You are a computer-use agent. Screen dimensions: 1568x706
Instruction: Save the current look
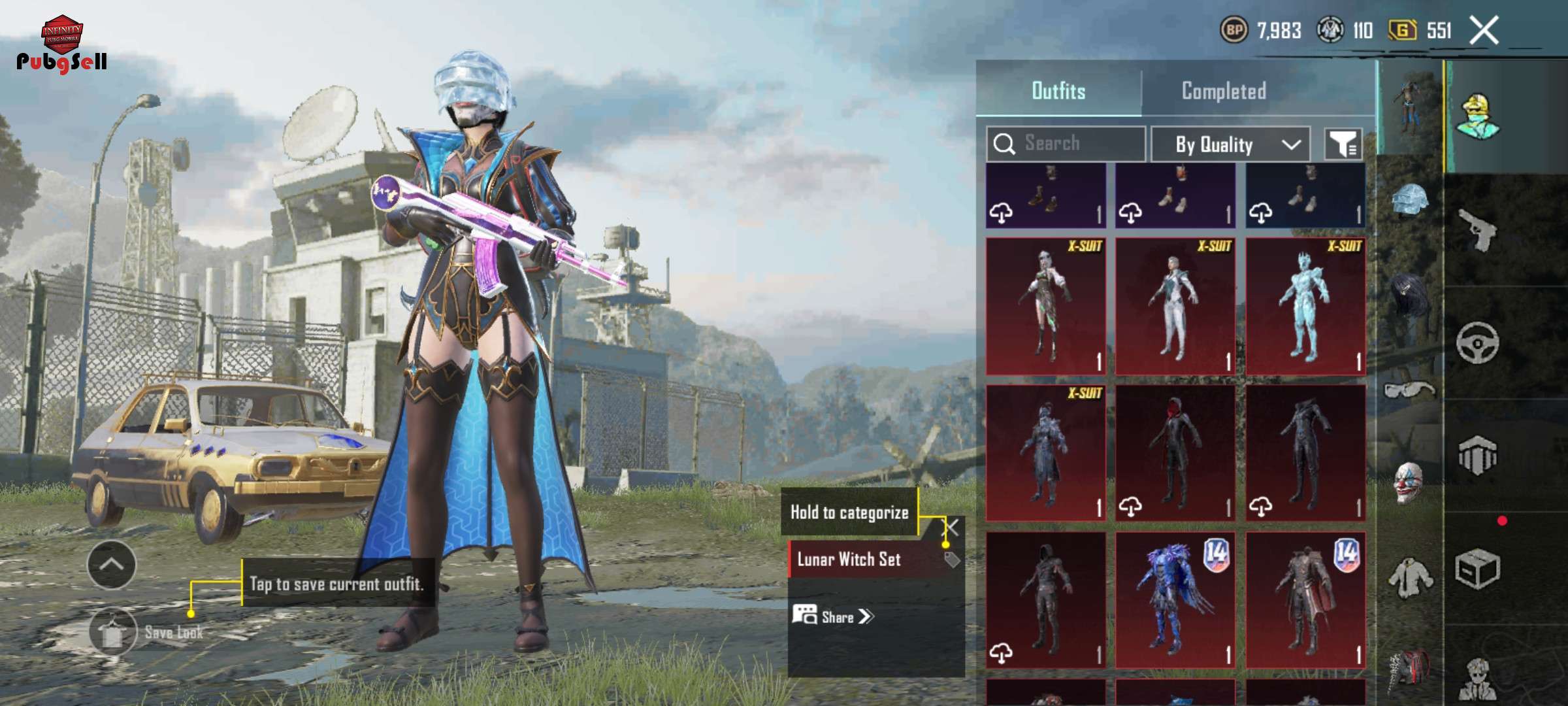coord(113,632)
